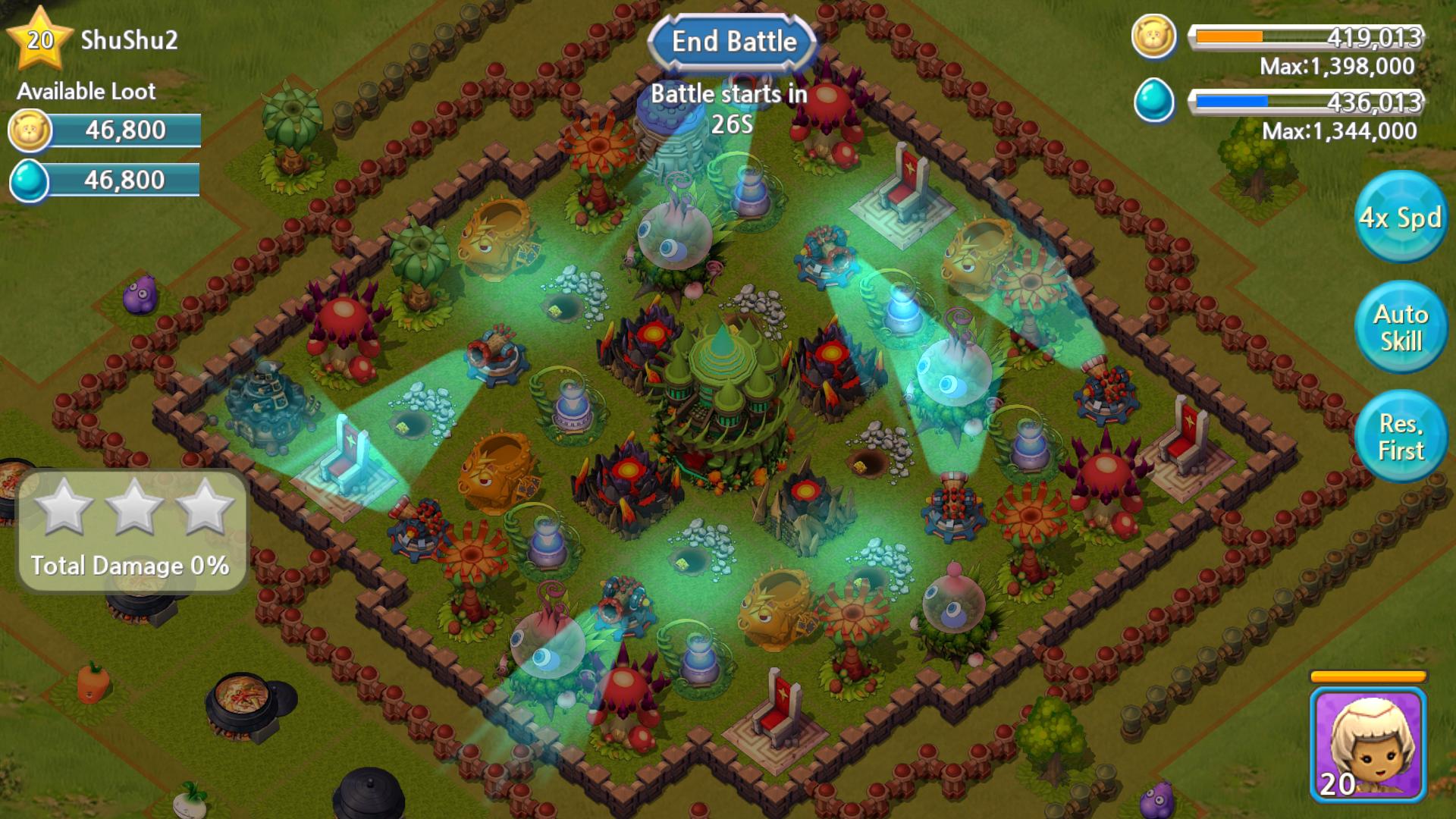This screenshot has height=819, width=1456.
Task: Enable 4x Spd battle speed
Action: pos(1401,218)
